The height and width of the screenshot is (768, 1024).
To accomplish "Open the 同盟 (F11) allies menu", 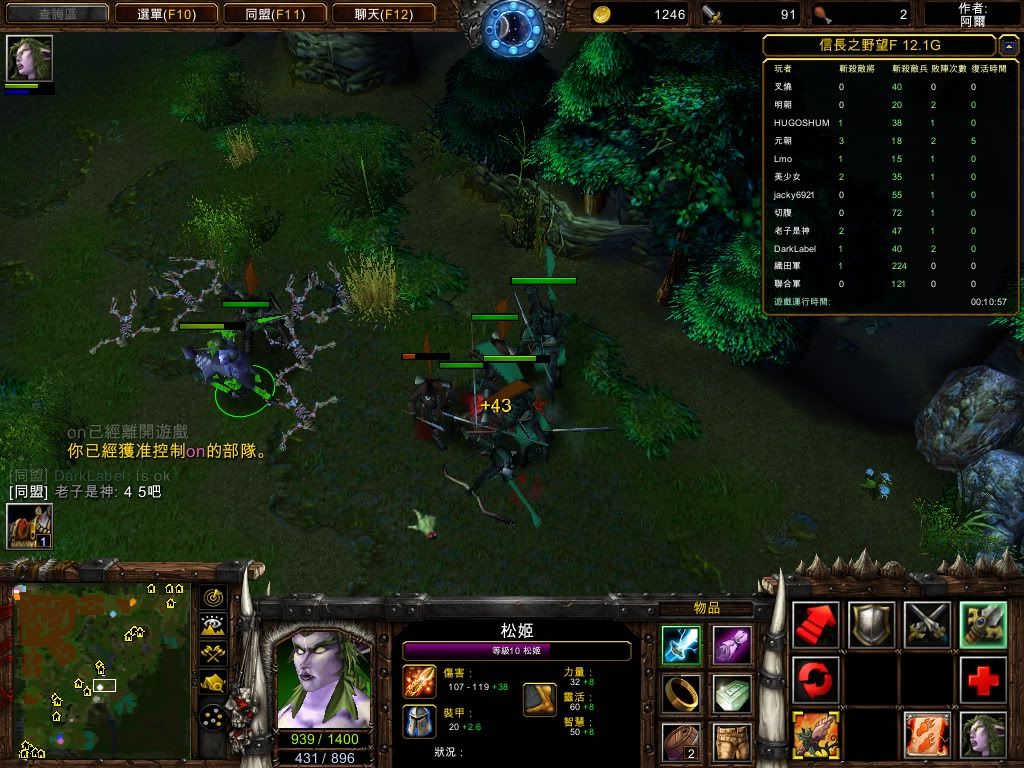I will 287,14.
